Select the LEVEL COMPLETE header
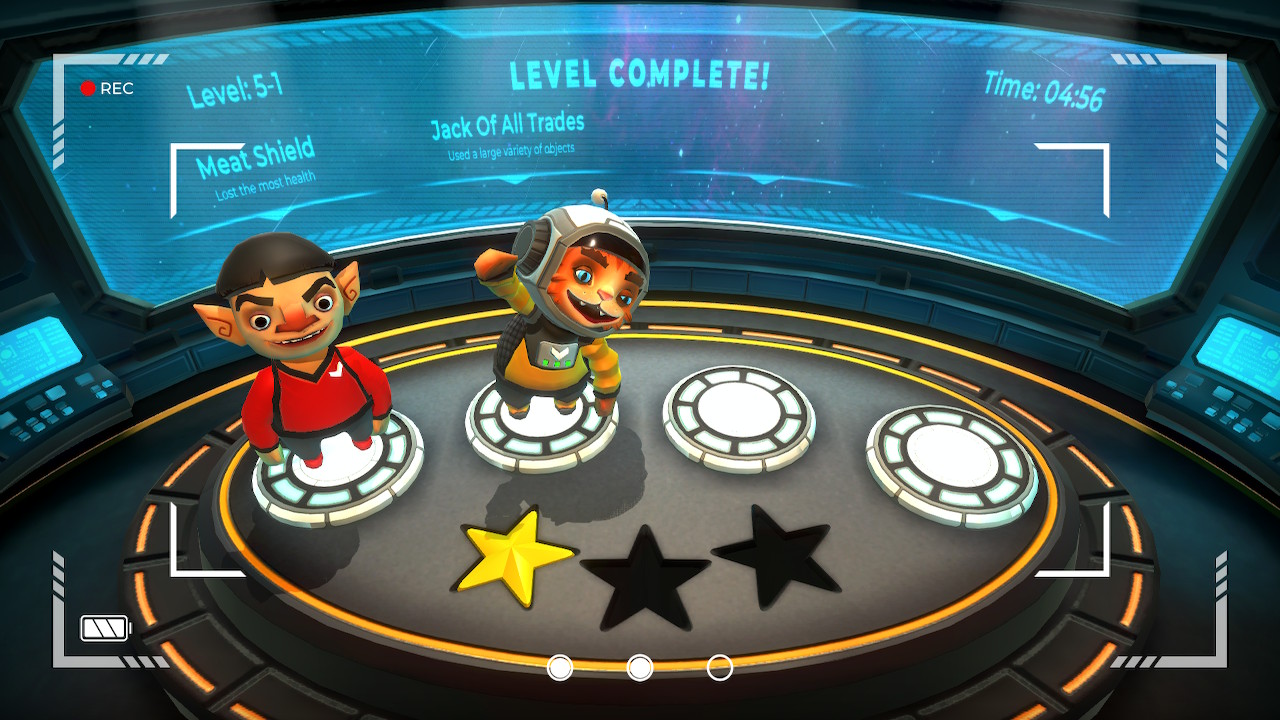Image resolution: width=1280 pixels, height=720 pixels. pos(639,71)
